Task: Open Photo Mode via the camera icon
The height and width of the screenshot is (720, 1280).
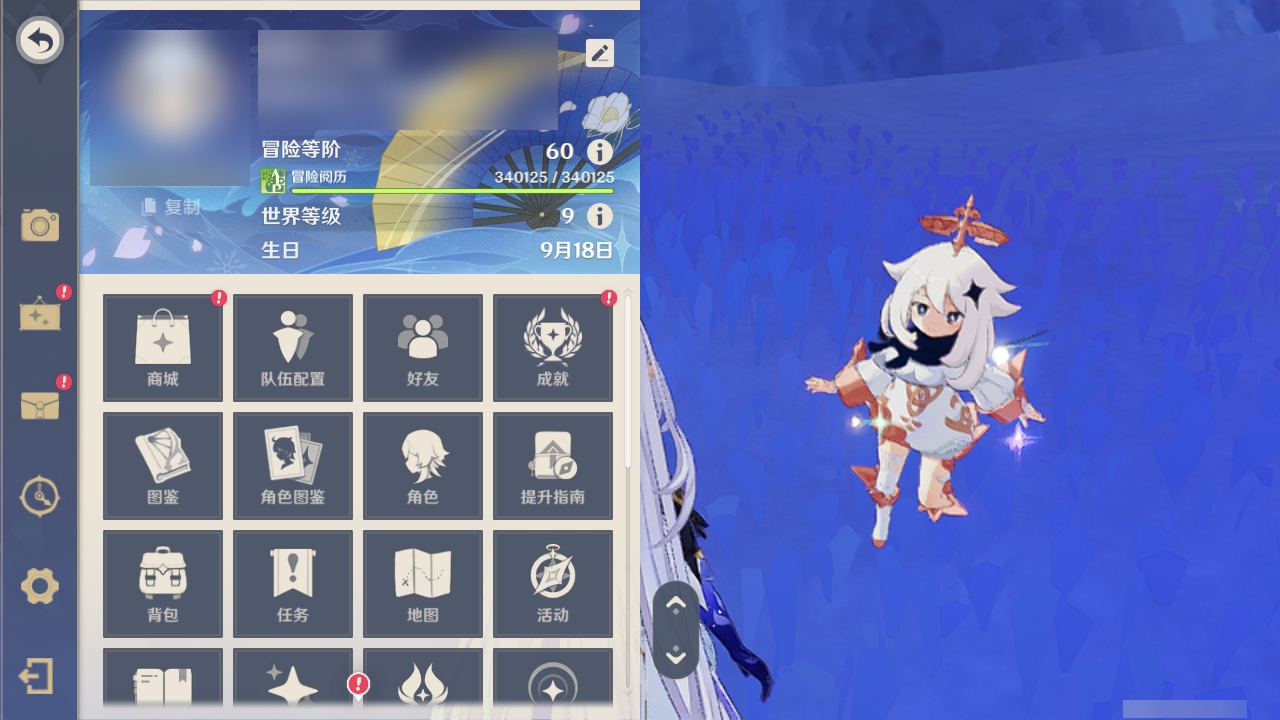Action: click(x=40, y=226)
